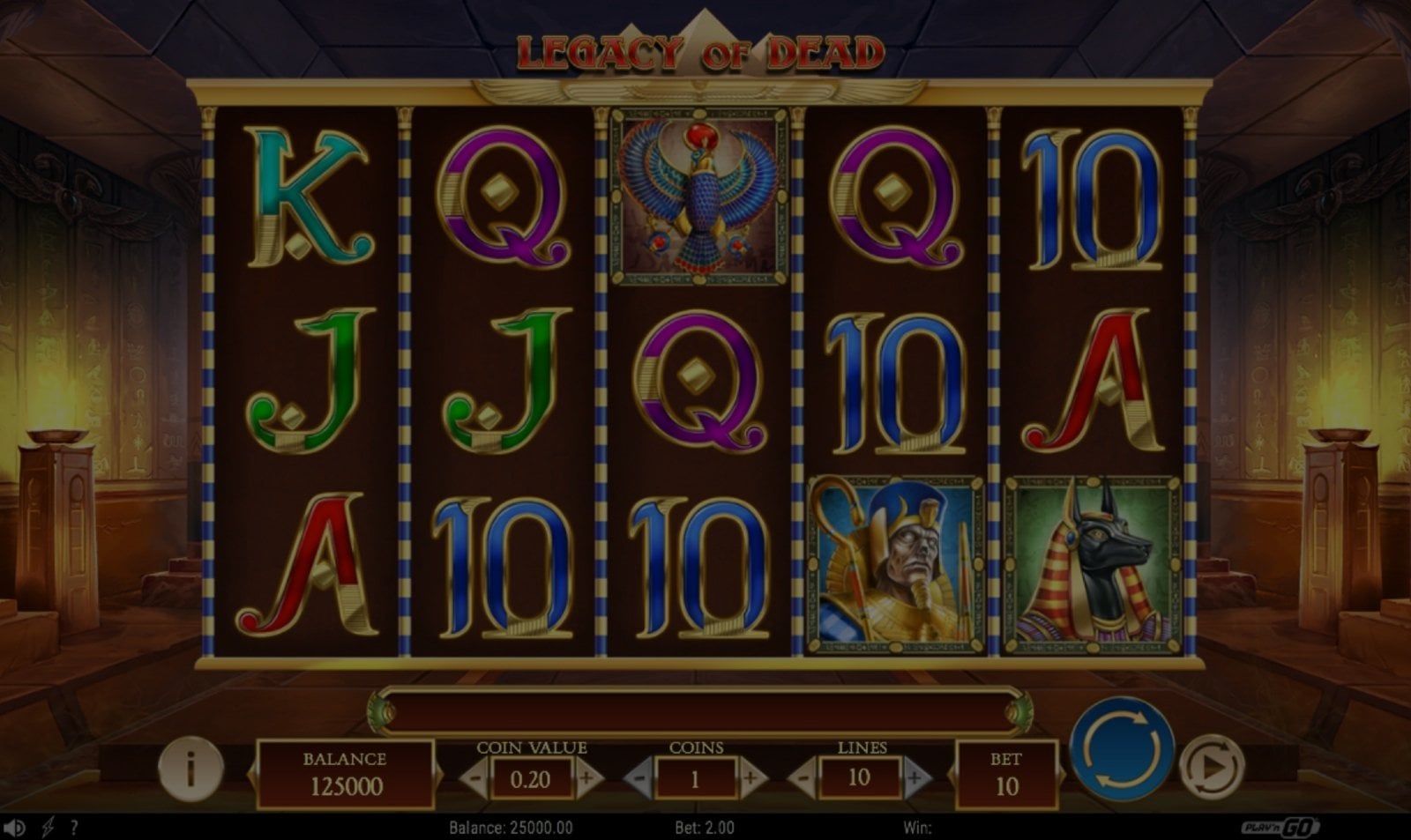Viewport: 1411px width, 840px height.
Task: Open the paytable info button
Action: tap(190, 769)
